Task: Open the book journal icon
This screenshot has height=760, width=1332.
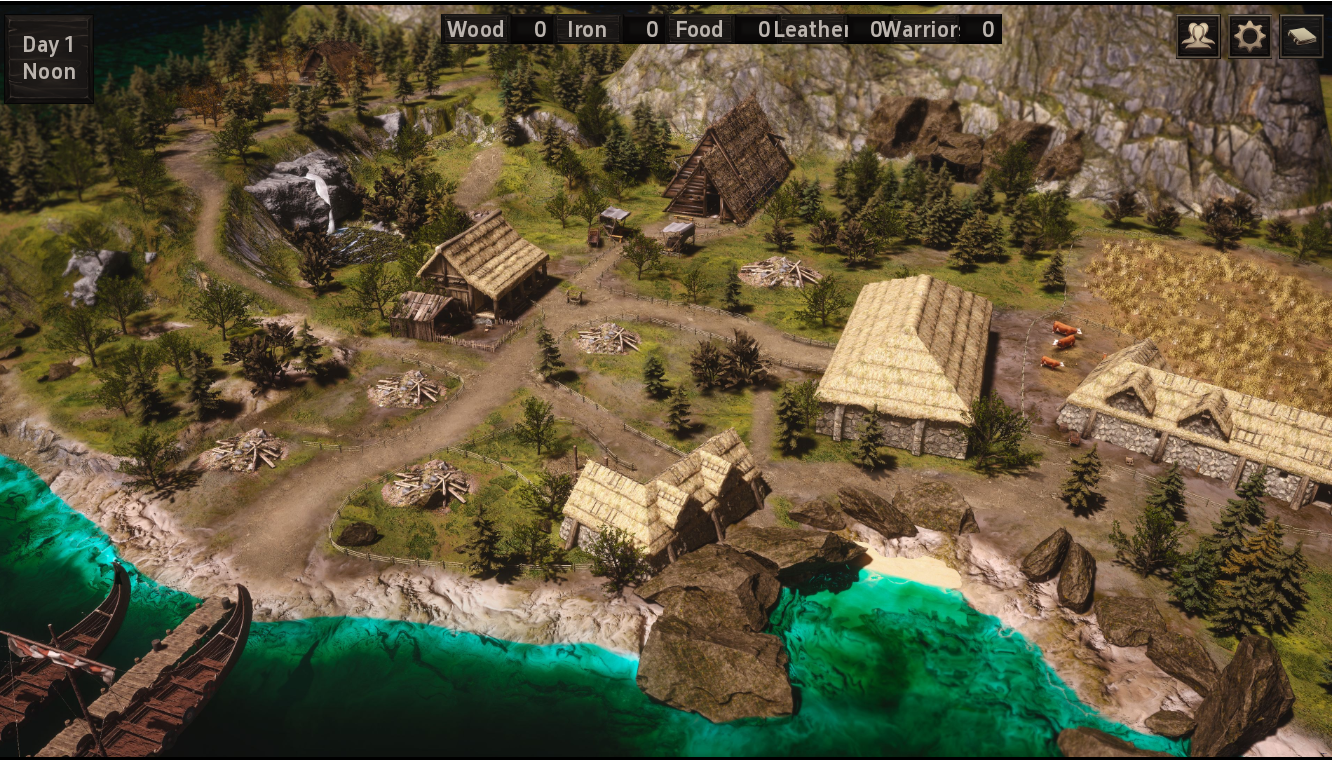Action: 1301,38
